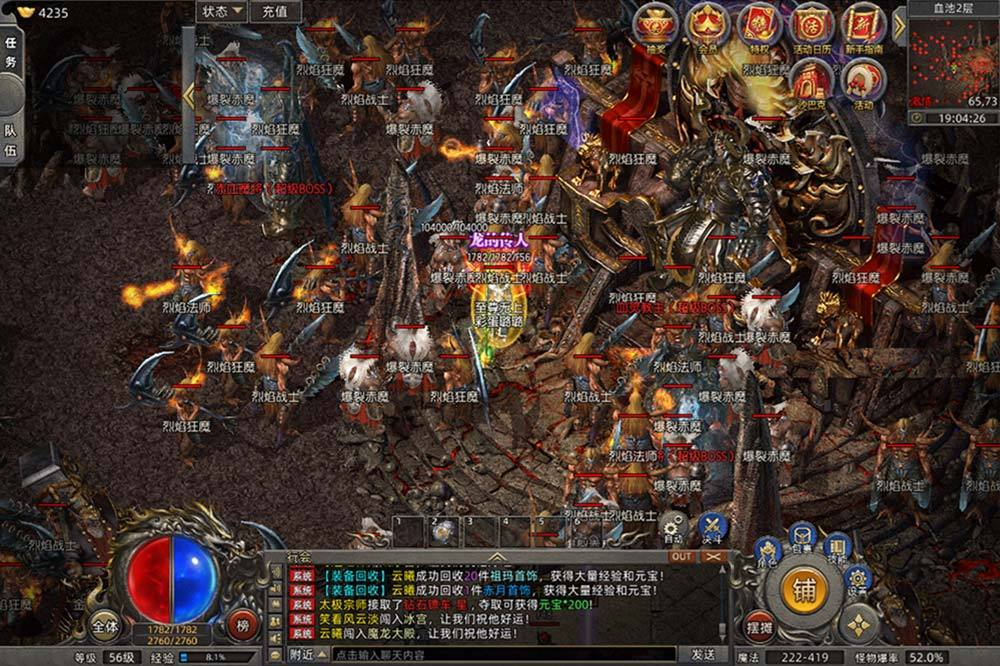Open the 包裹 bag icon
This screenshot has height=666, width=1000.
[x=803, y=538]
